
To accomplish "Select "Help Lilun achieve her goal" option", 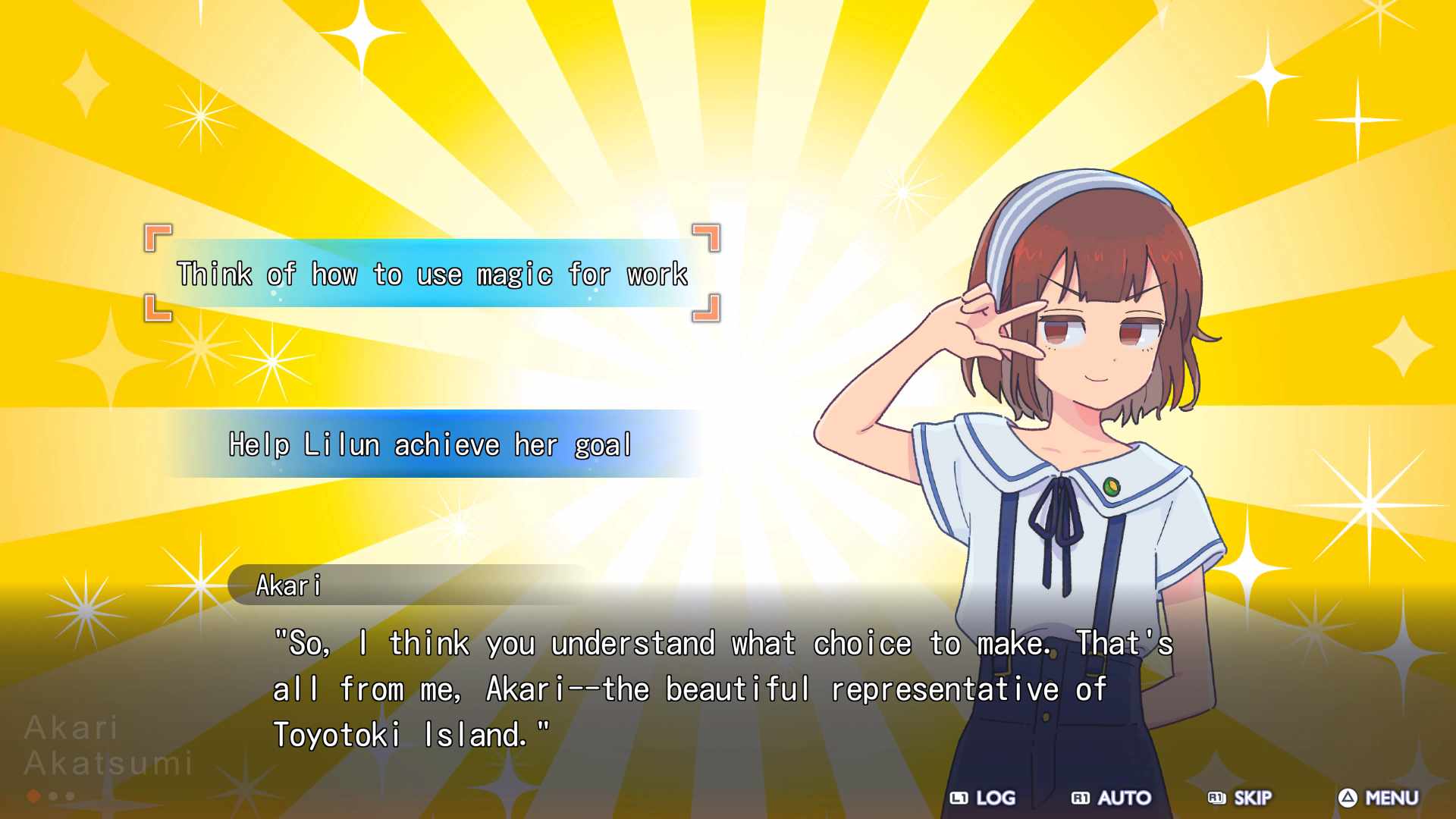I will pyautogui.click(x=430, y=444).
